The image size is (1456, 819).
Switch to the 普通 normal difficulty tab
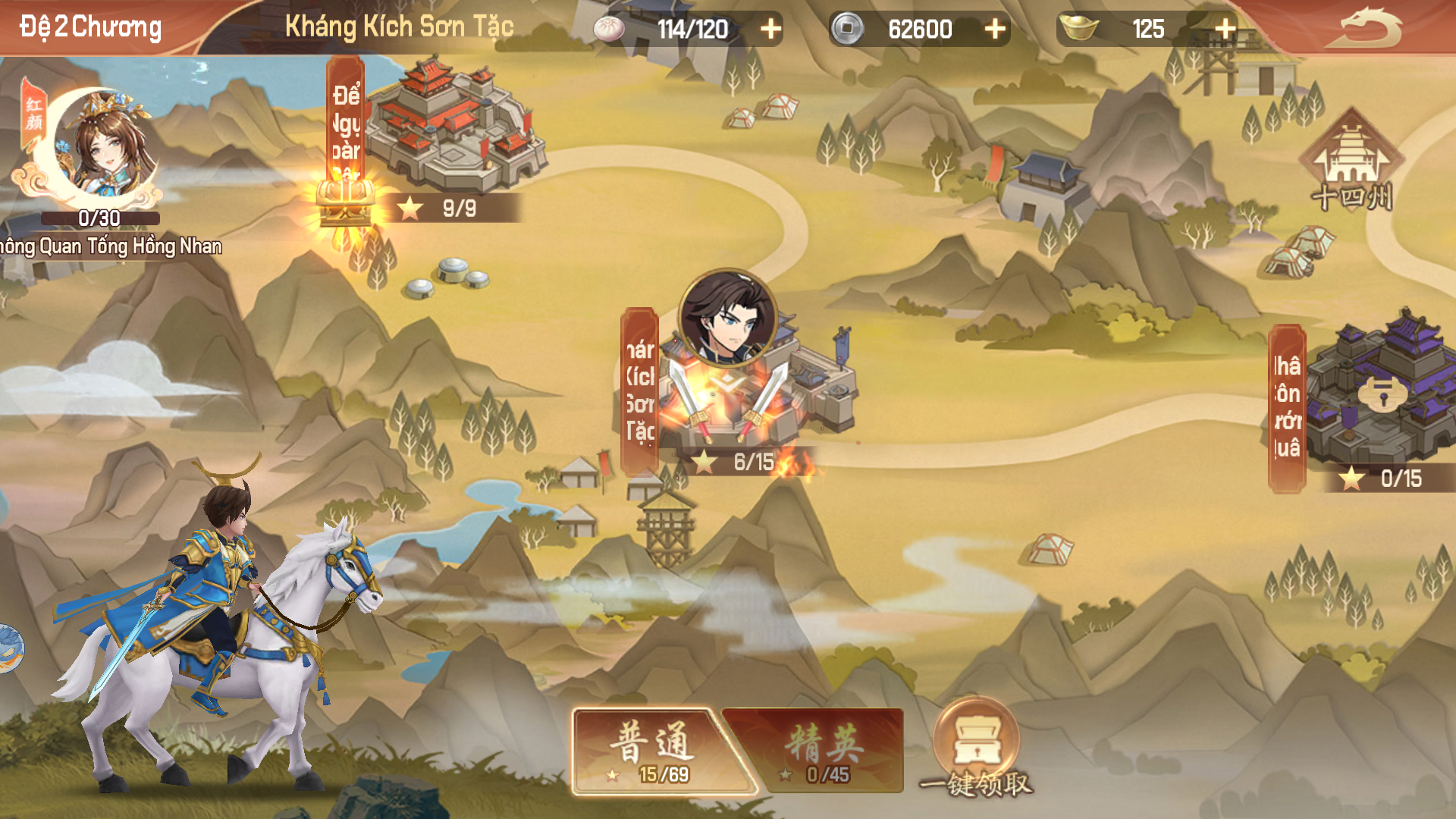(x=654, y=751)
